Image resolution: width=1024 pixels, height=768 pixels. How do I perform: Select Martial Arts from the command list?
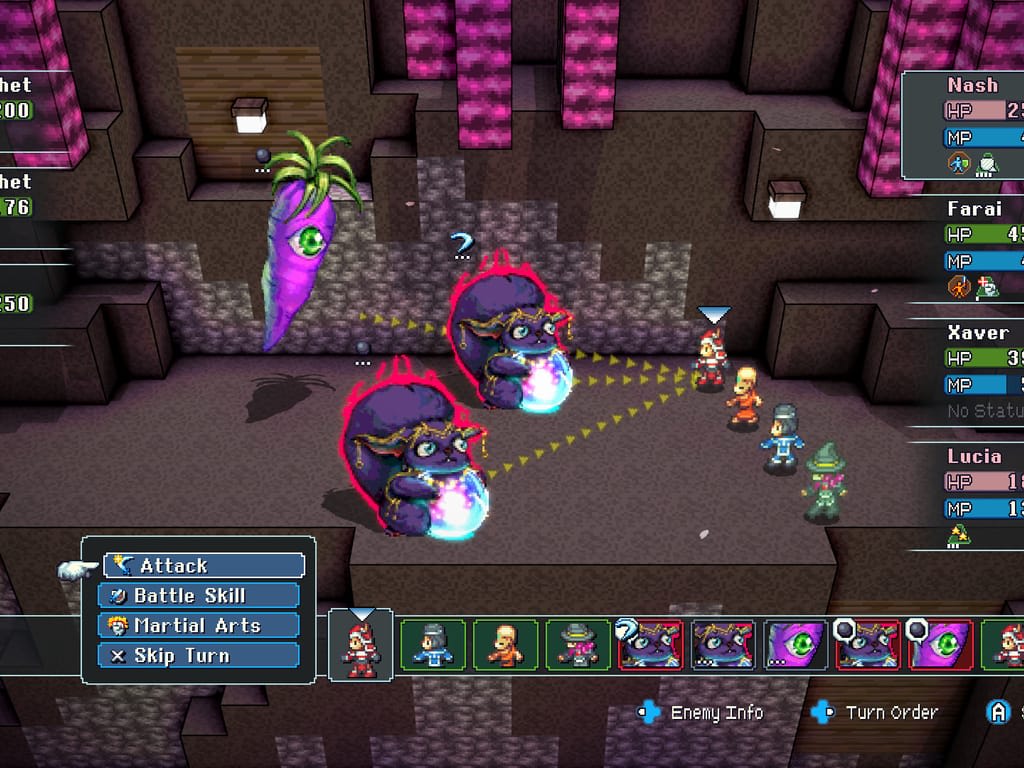pos(199,626)
